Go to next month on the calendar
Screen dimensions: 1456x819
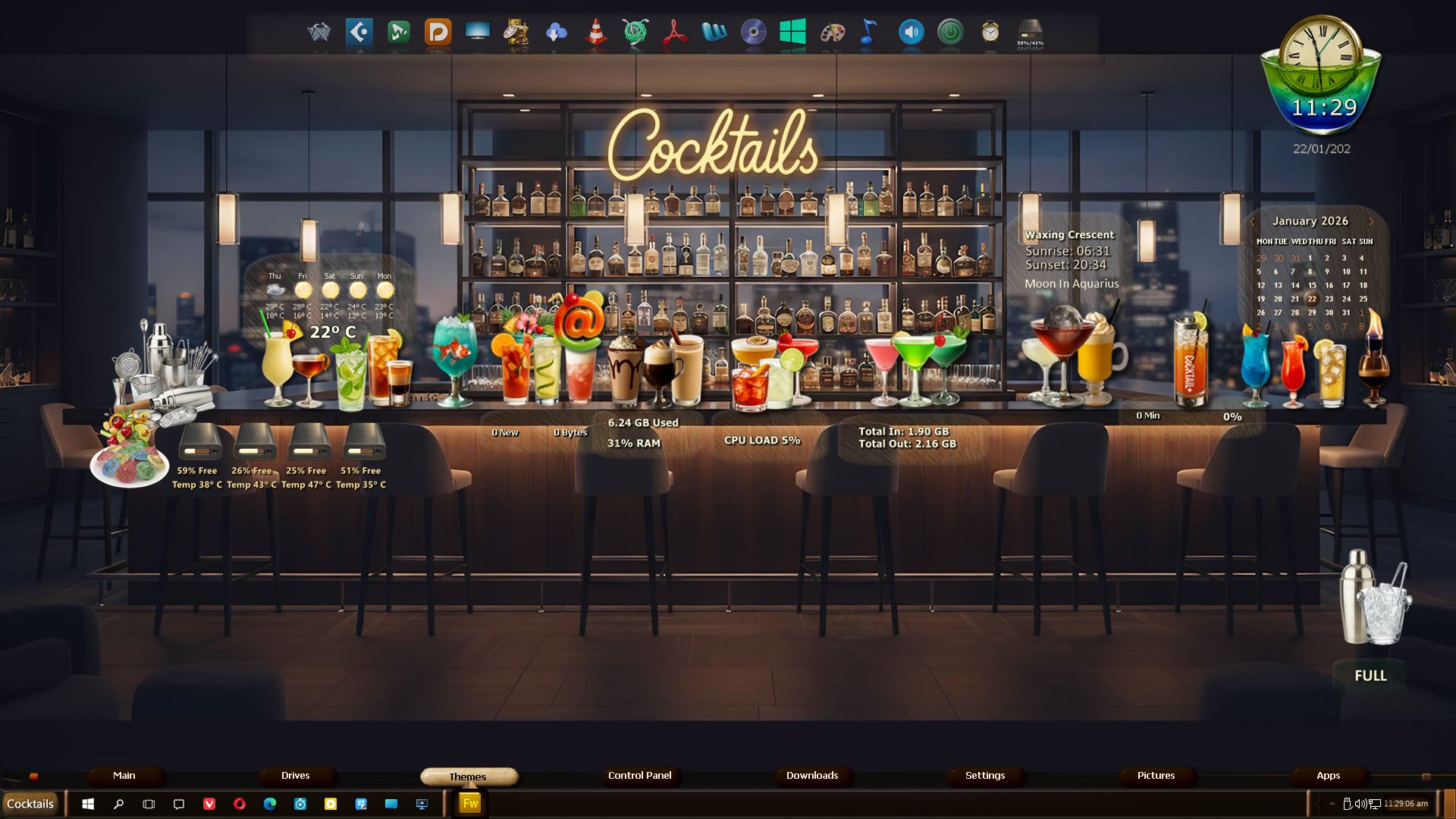coord(1370,221)
